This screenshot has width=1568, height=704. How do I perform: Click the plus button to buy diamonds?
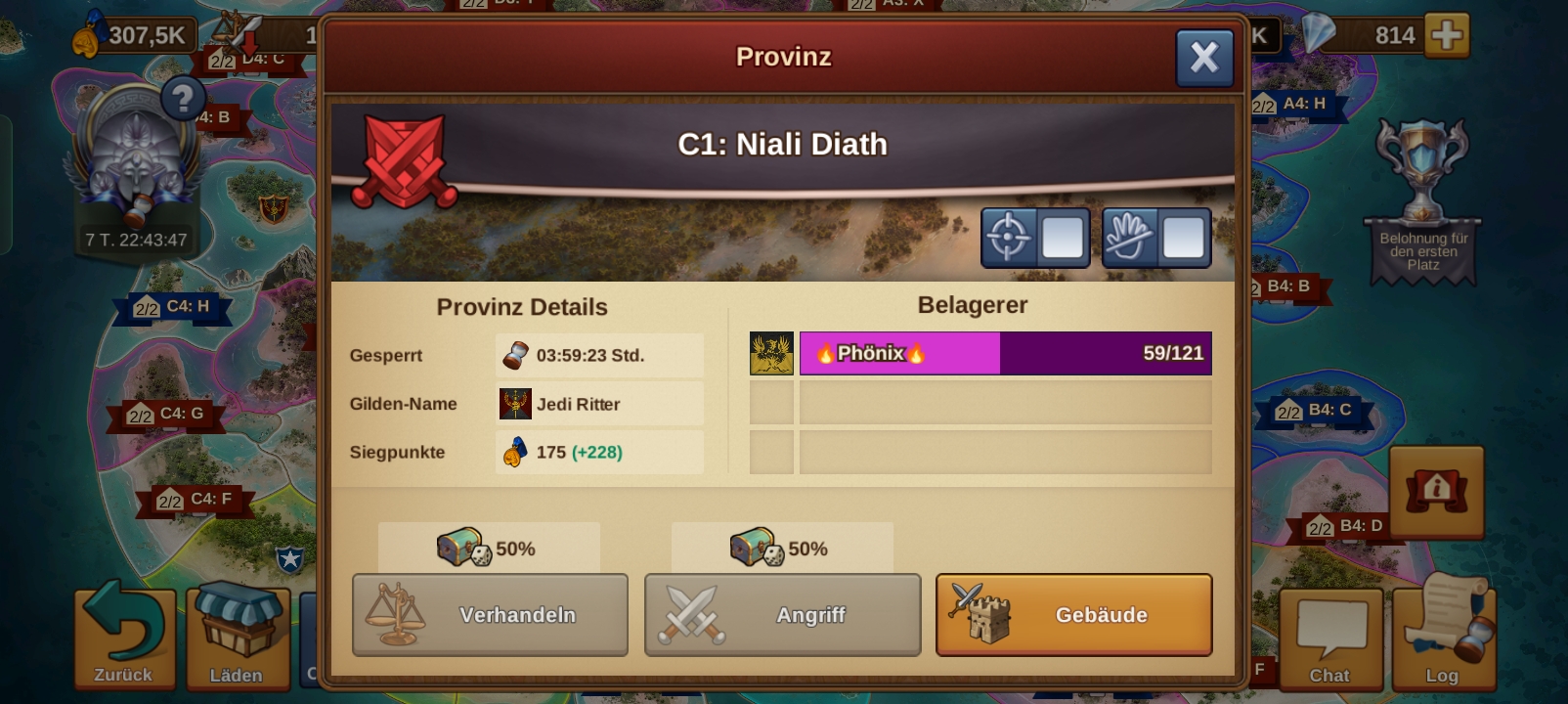tap(1450, 34)
